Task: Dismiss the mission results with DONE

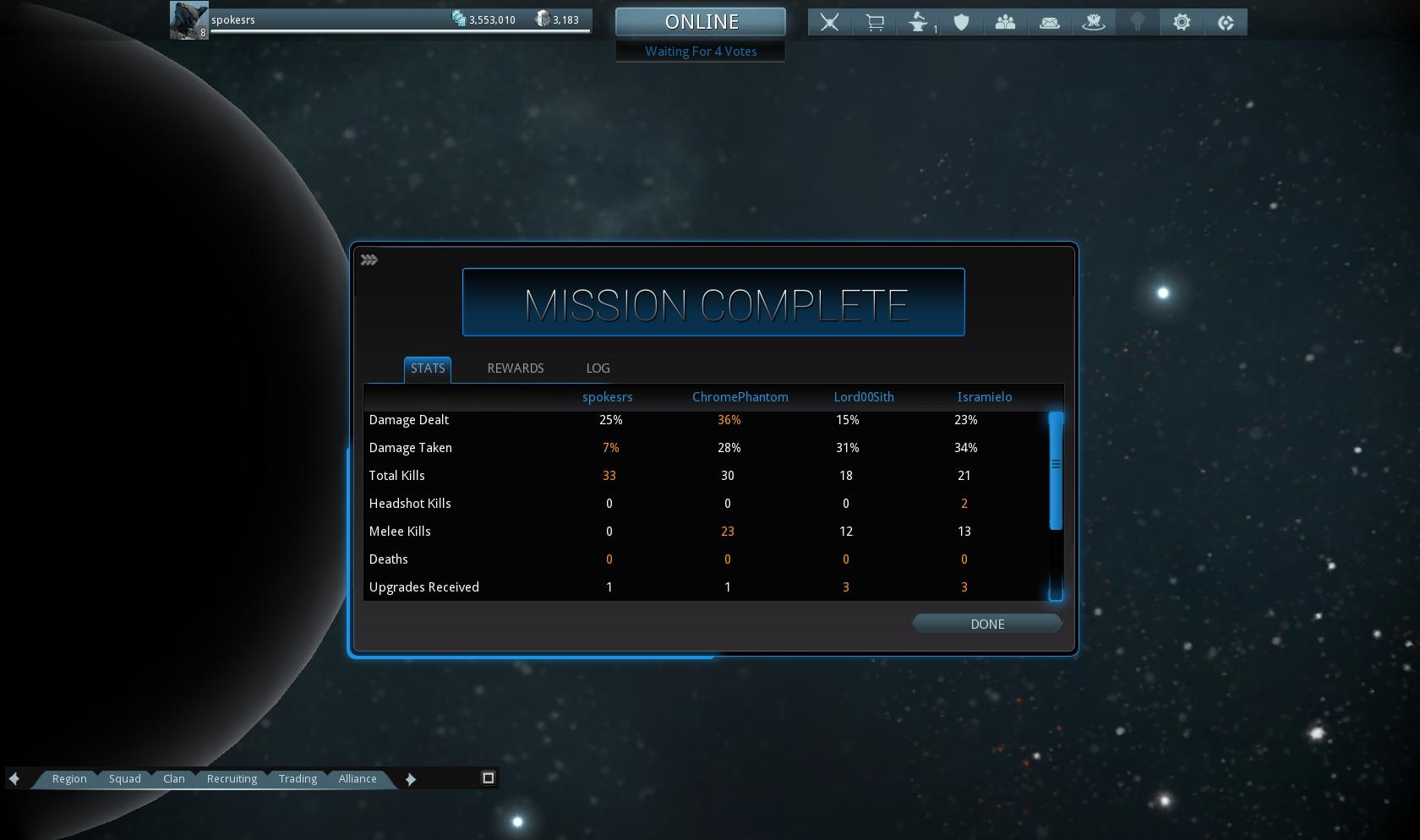Action: [986, 625]
